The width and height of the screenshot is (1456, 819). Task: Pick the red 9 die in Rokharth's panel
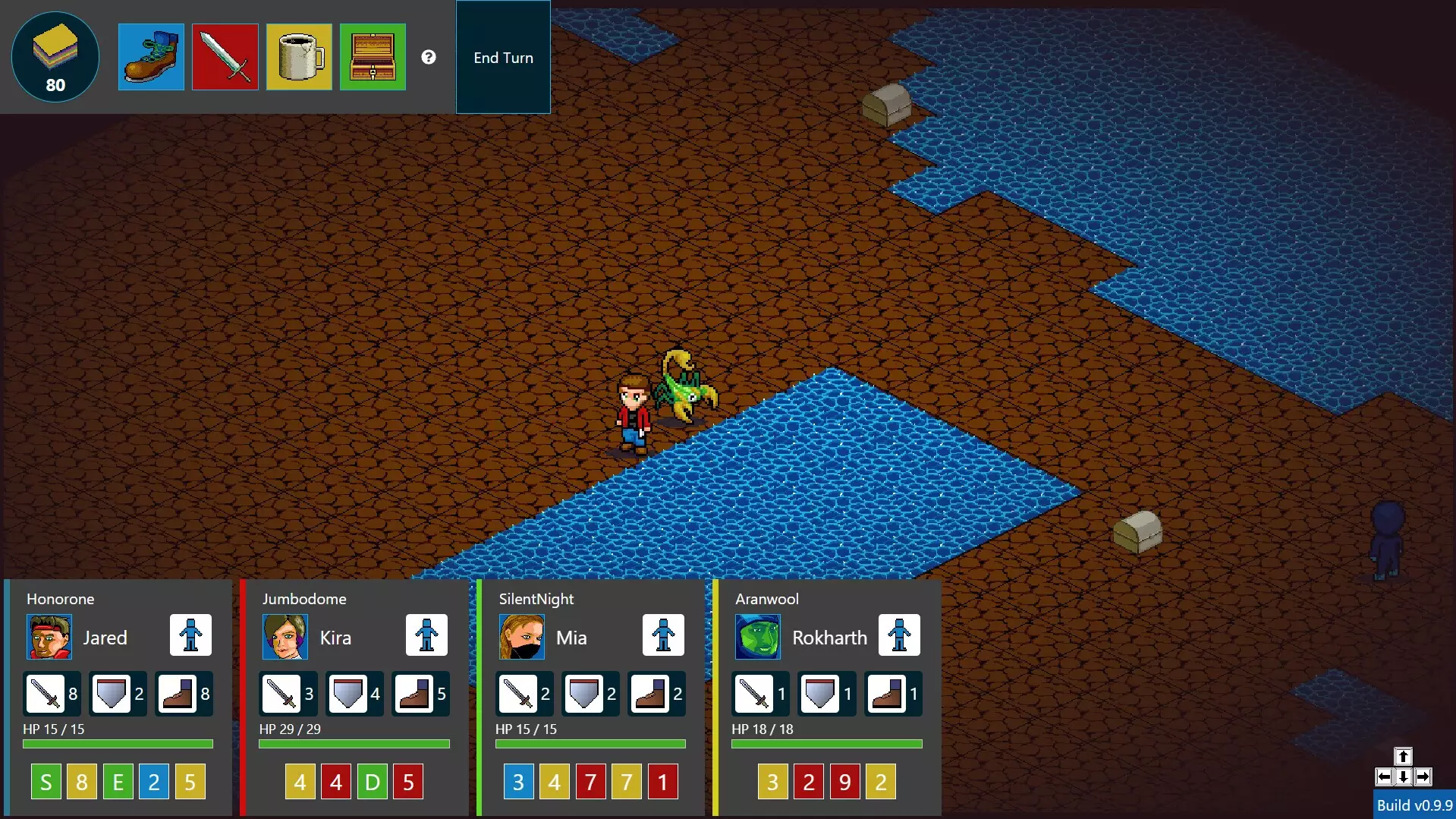coord(844,782)
